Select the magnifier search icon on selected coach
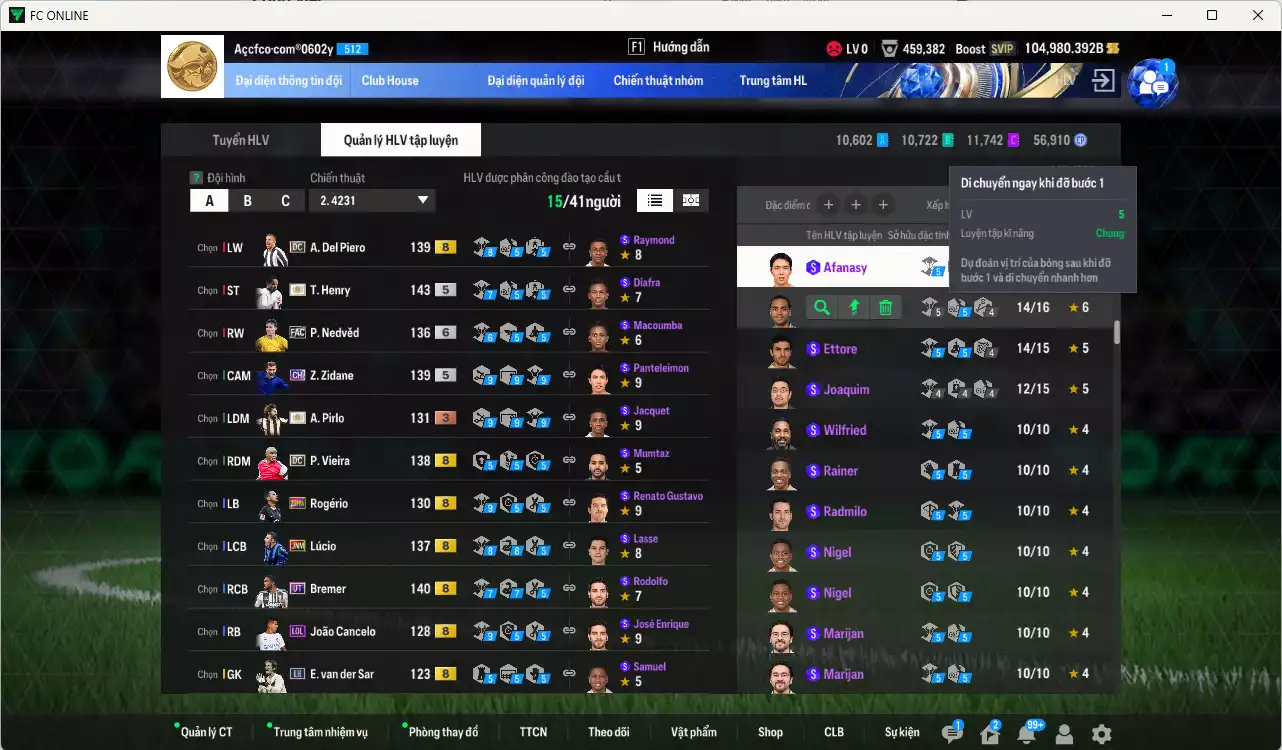1282x750 pixels. (x=820, y=308)
